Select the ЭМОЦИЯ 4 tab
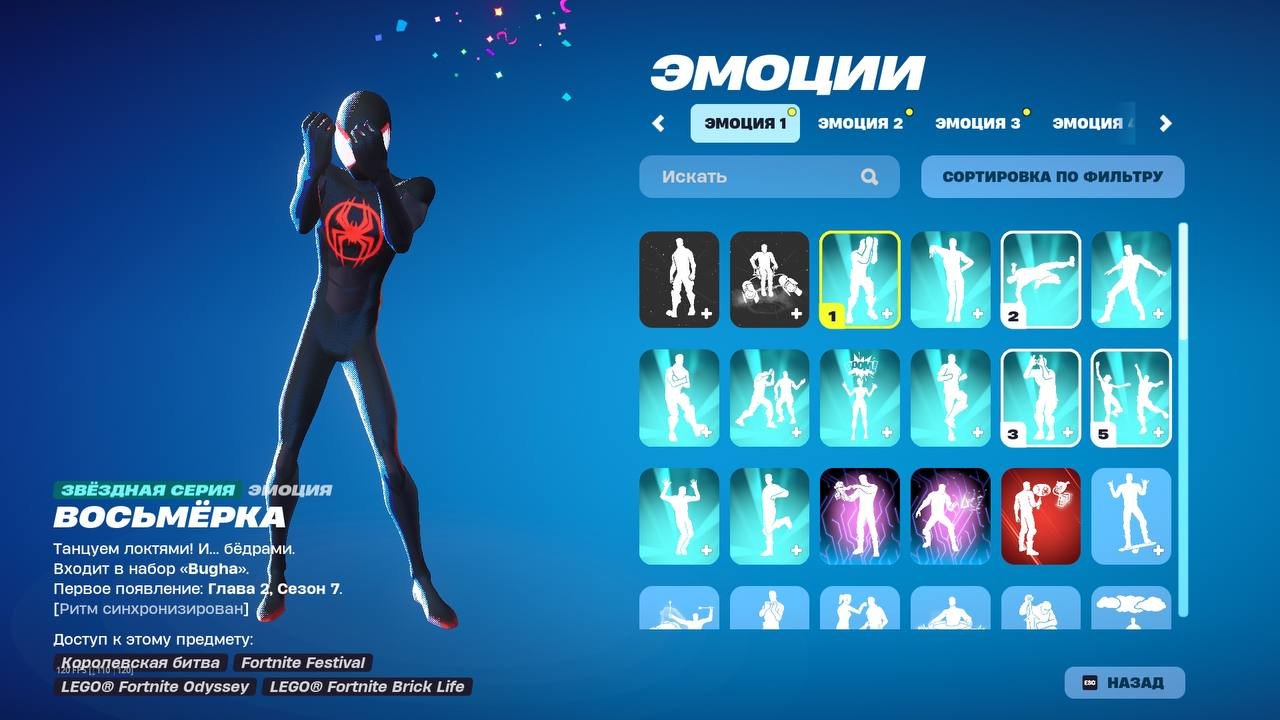 [1092, 122]
